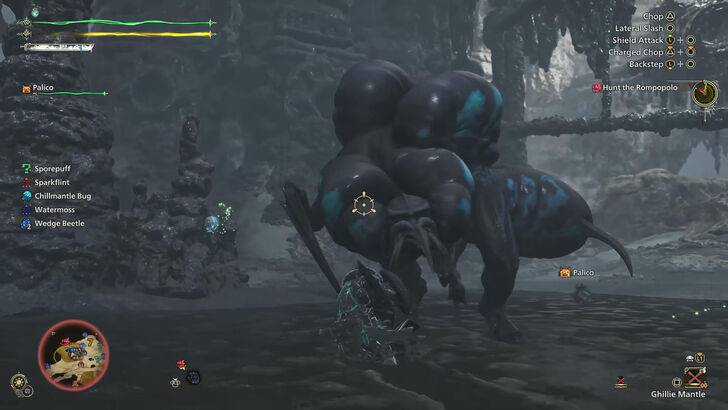Click the quest timer clock icon

tap(704, 93)
